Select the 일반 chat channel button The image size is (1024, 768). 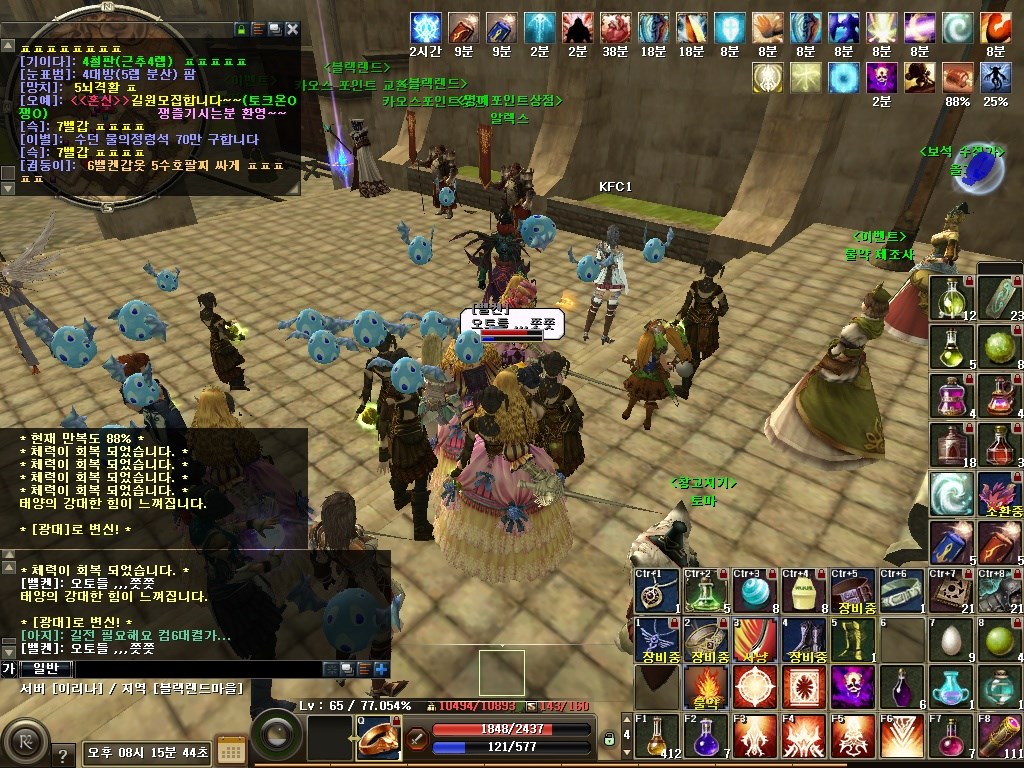click(x=46, y=668)
